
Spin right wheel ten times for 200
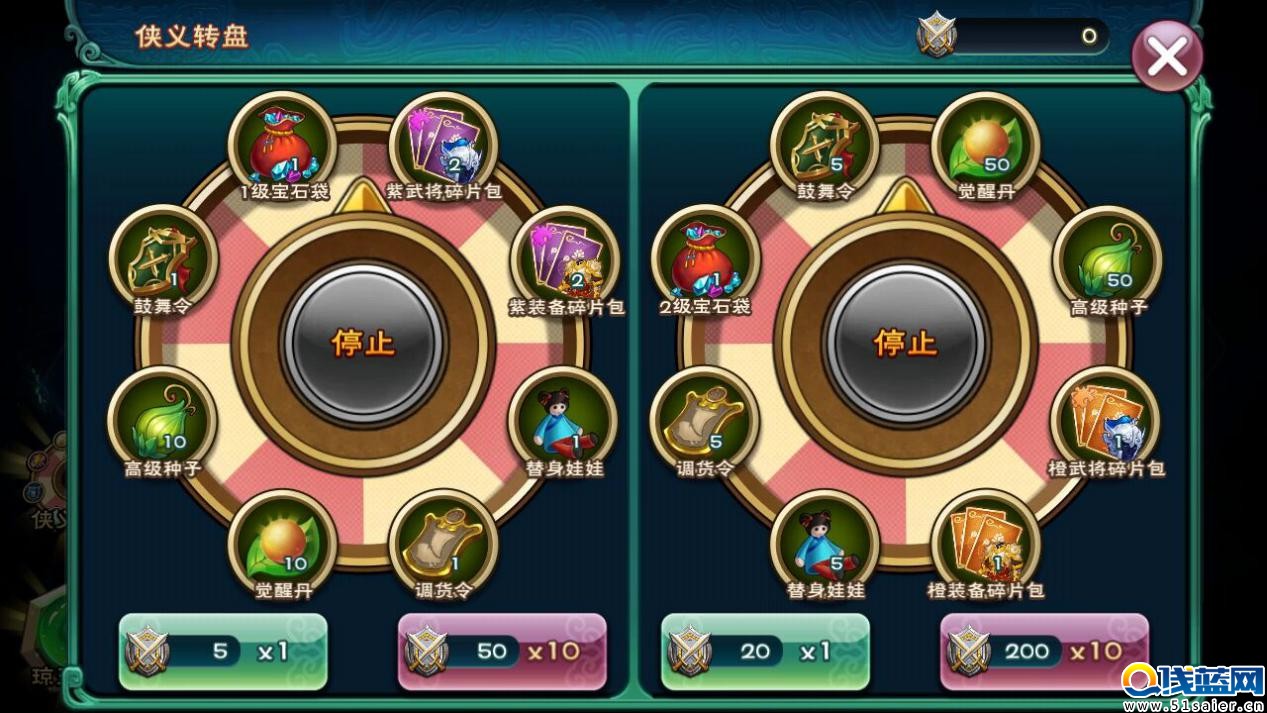coord(1044,652)
